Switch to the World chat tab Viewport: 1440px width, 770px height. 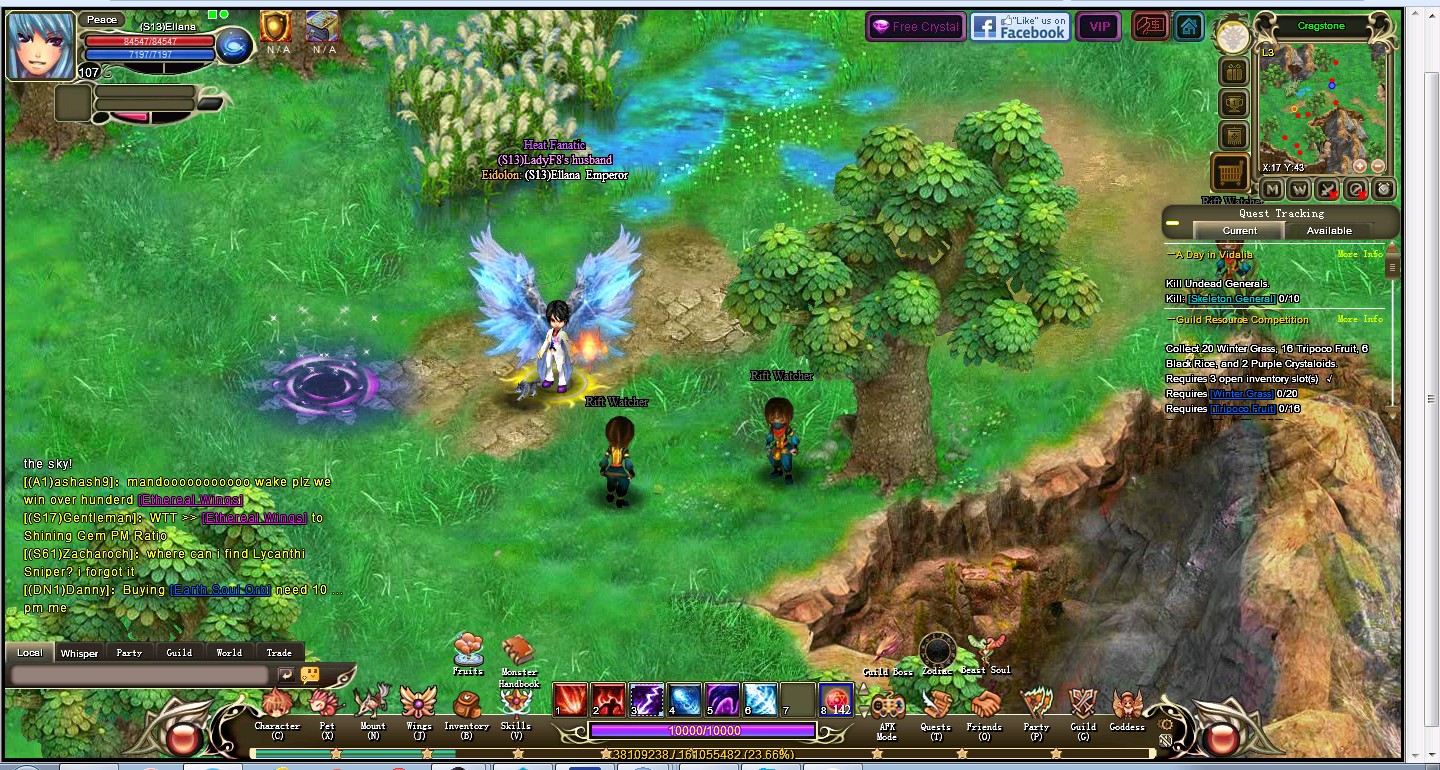click(x=229, y=653)
